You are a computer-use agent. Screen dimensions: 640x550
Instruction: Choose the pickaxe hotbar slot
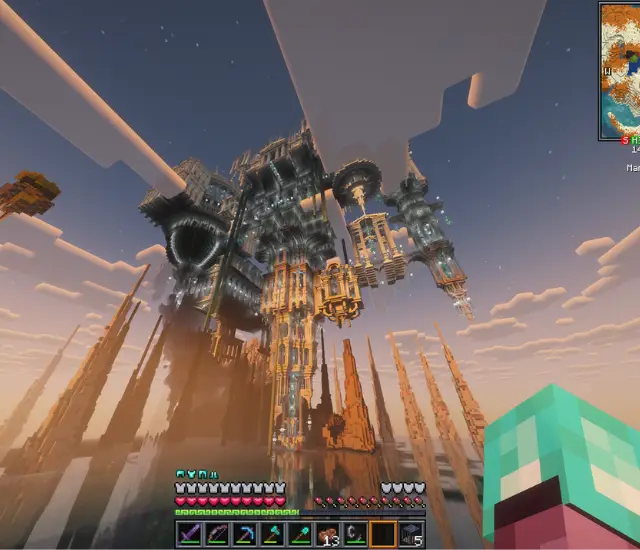coord(245,535)
